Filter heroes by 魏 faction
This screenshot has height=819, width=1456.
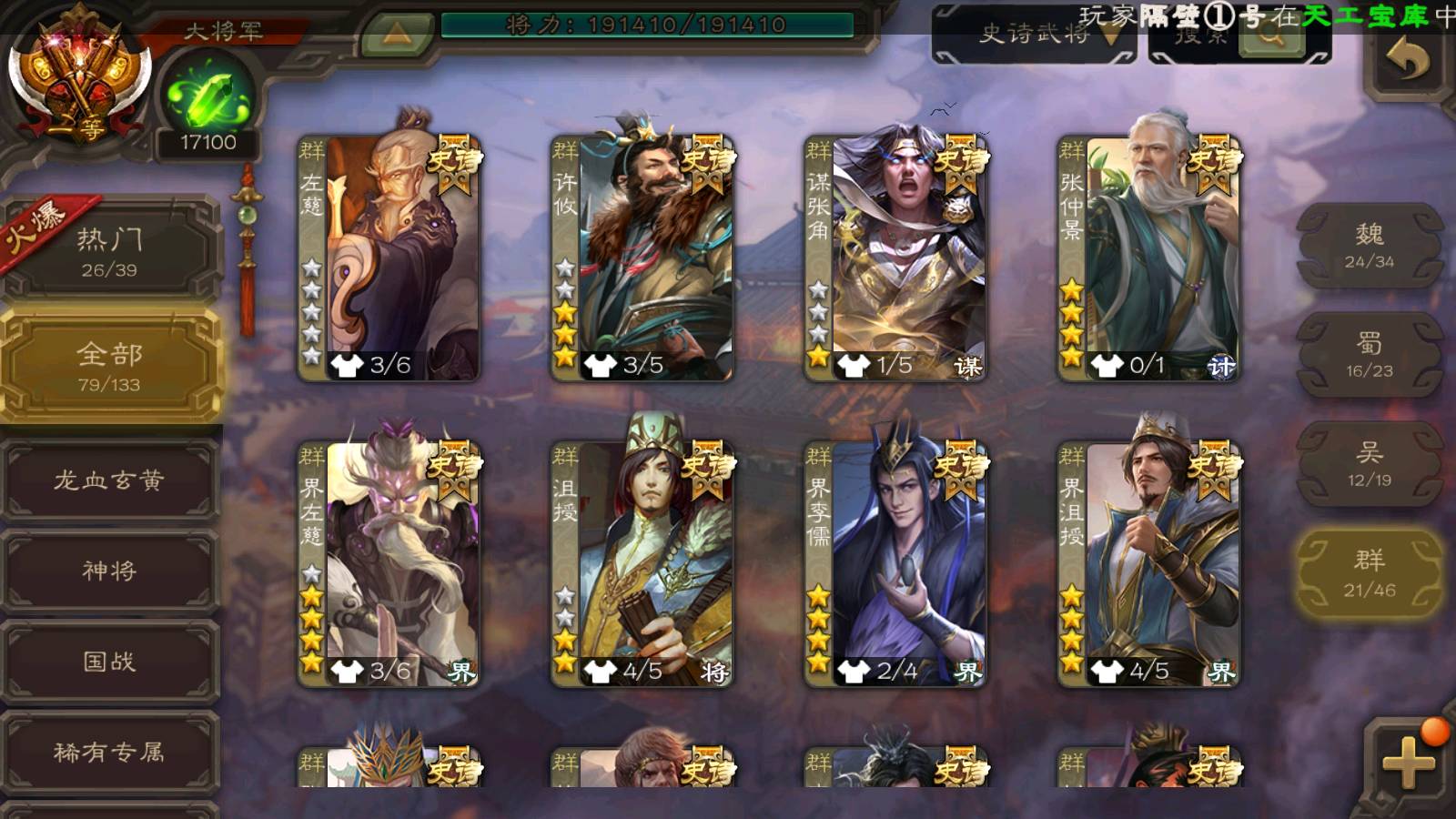[1369, 246]
